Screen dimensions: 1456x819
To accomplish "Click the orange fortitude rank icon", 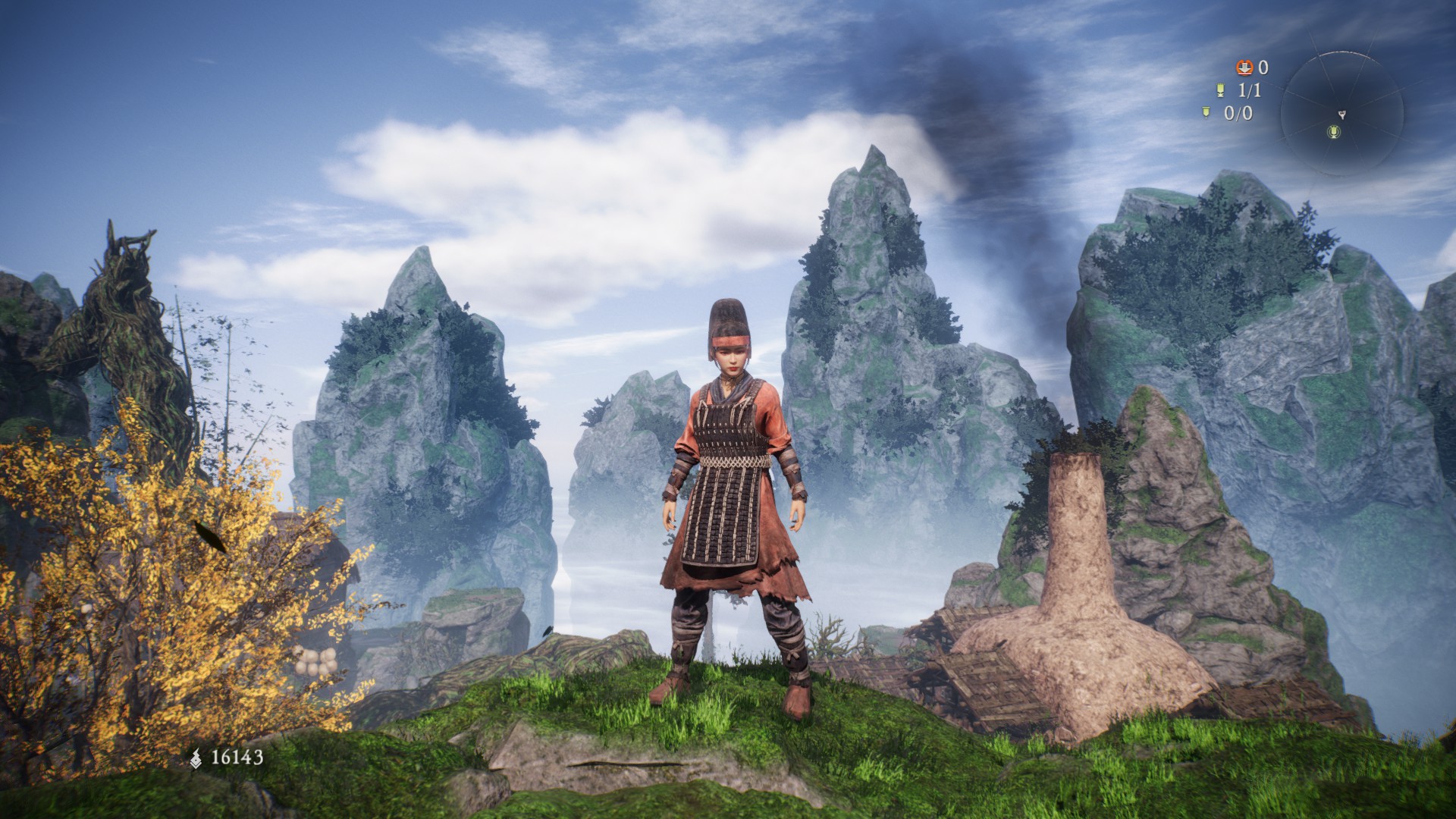I will click(x=1244, y=68).
